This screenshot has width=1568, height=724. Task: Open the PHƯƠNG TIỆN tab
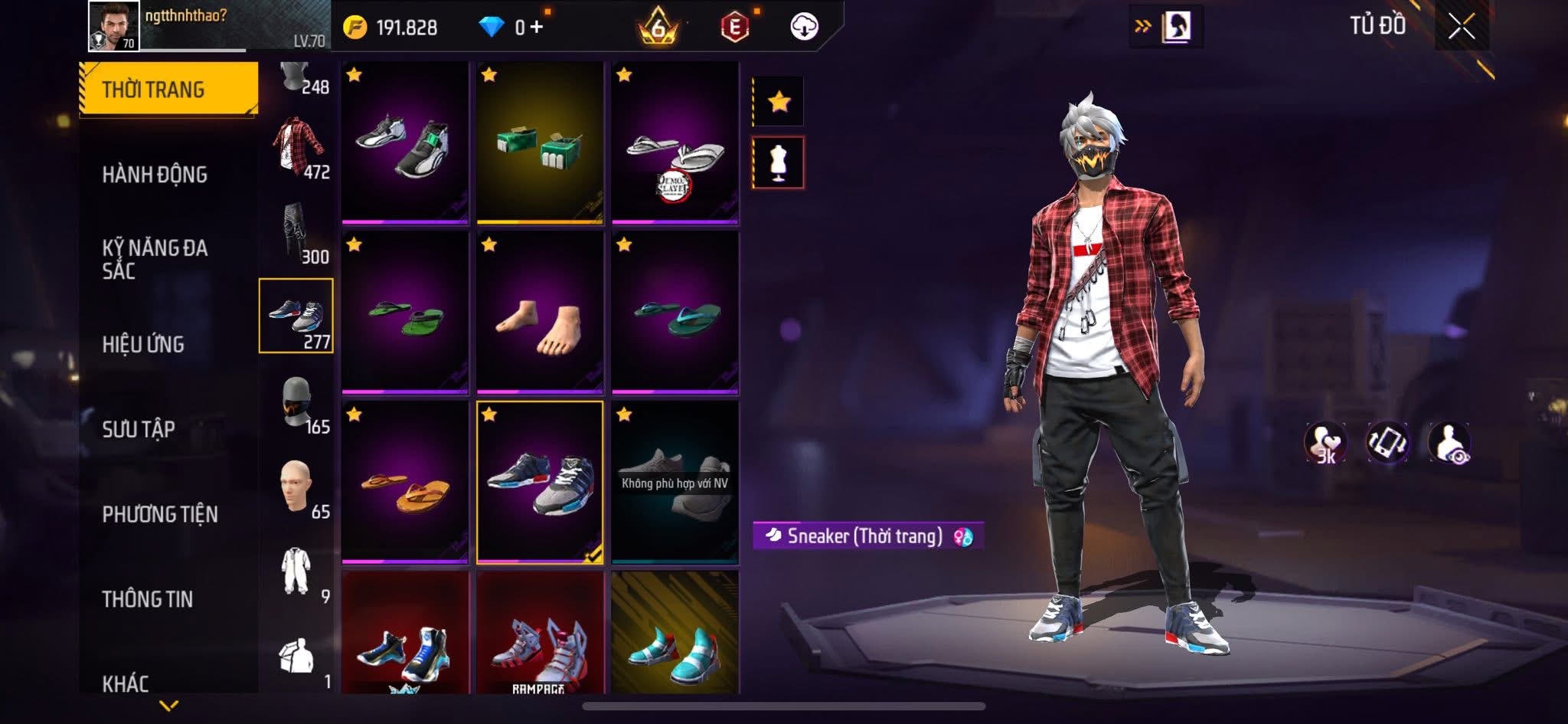click(x=160, y=514)
